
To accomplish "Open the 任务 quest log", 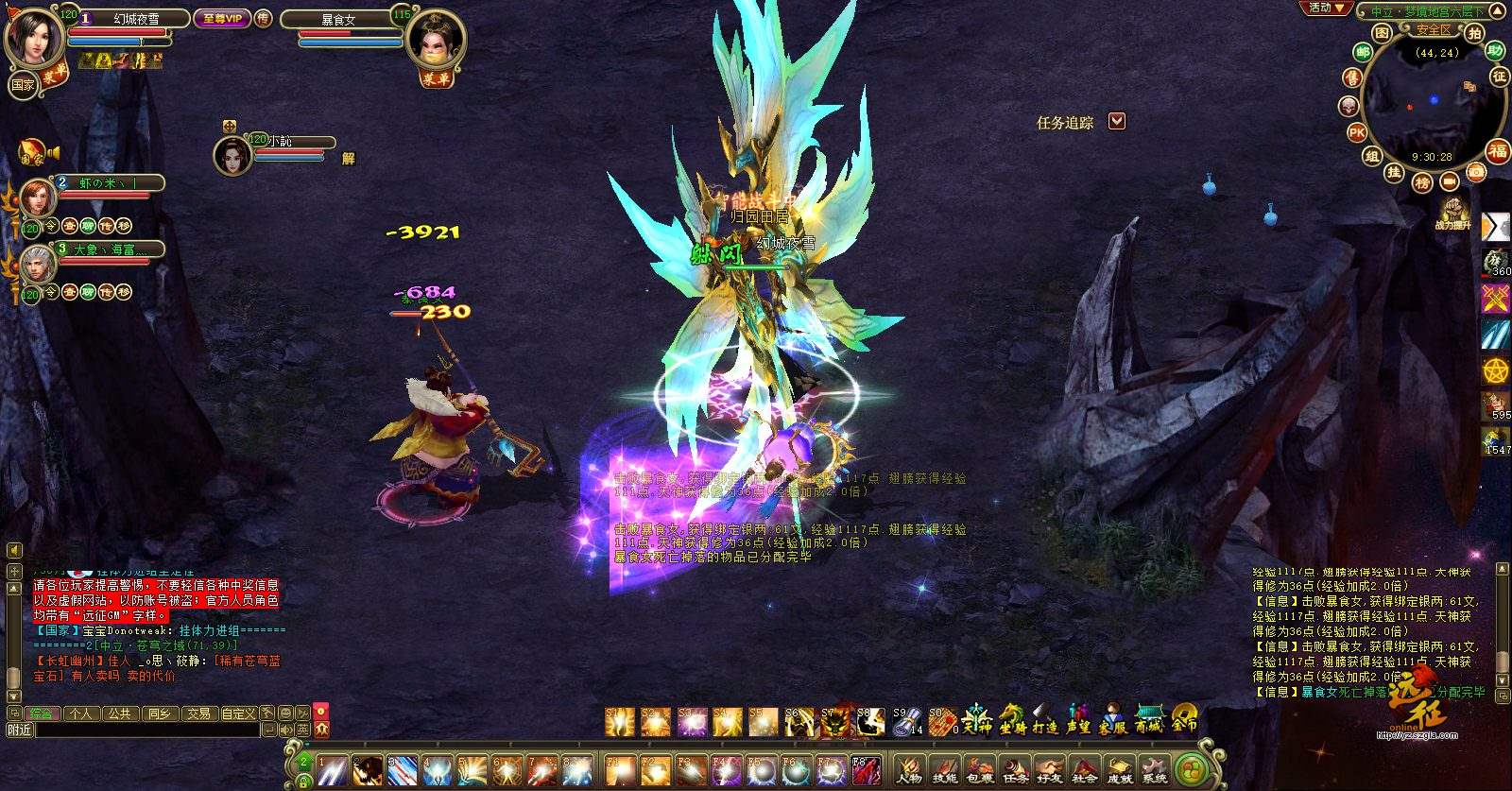I will tap(1015, 769).
